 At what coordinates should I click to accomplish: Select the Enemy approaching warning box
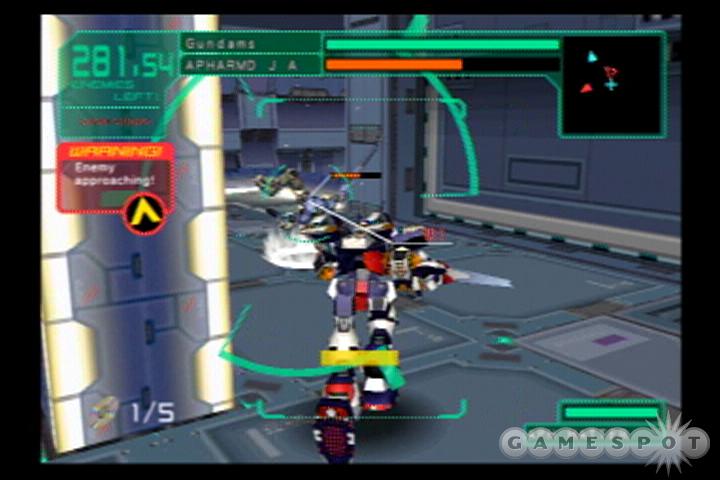[x=115, y=177]
